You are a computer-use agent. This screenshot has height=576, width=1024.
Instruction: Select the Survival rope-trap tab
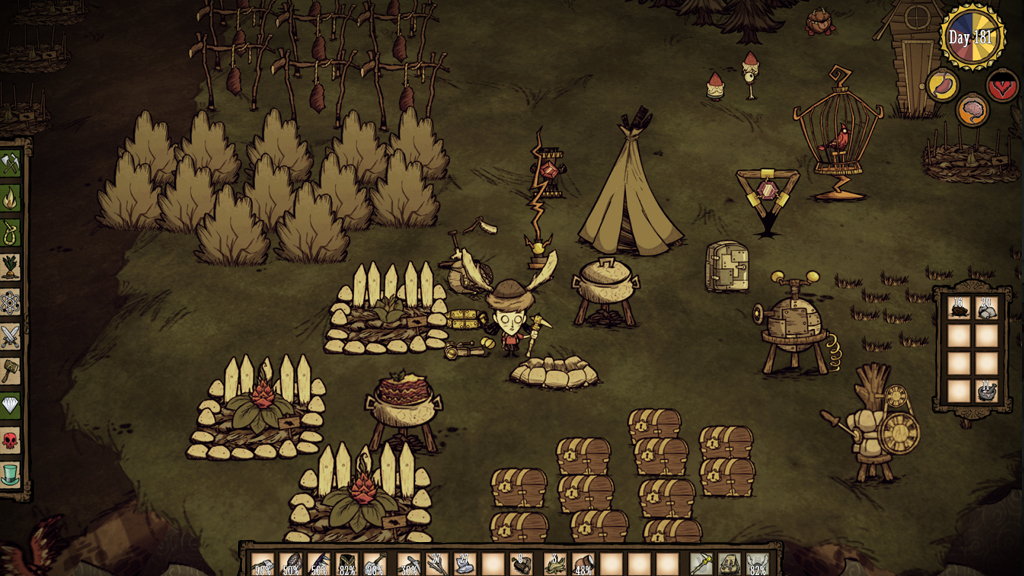[x=11, y=232]
